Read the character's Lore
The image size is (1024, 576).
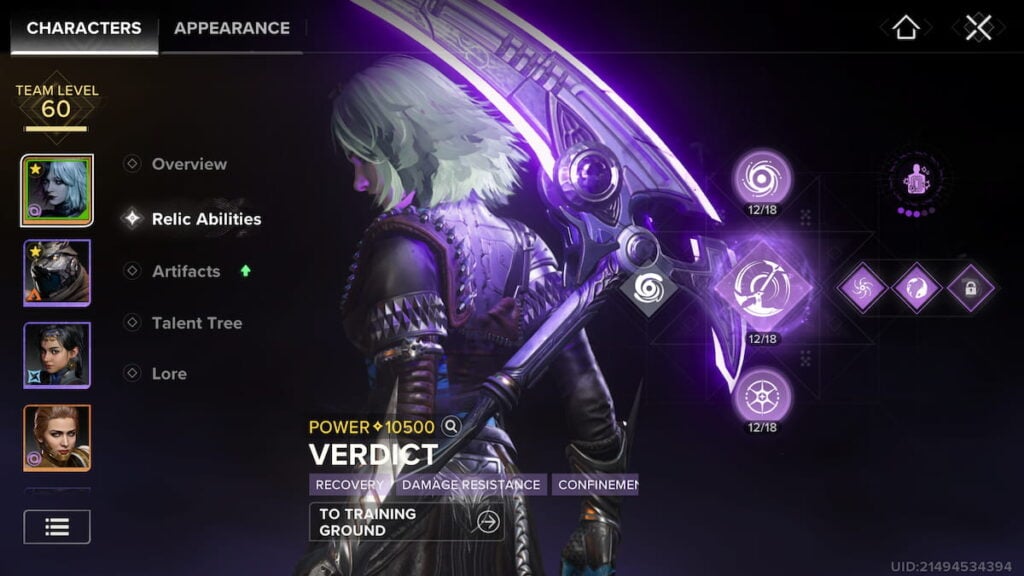pos(168,374)
